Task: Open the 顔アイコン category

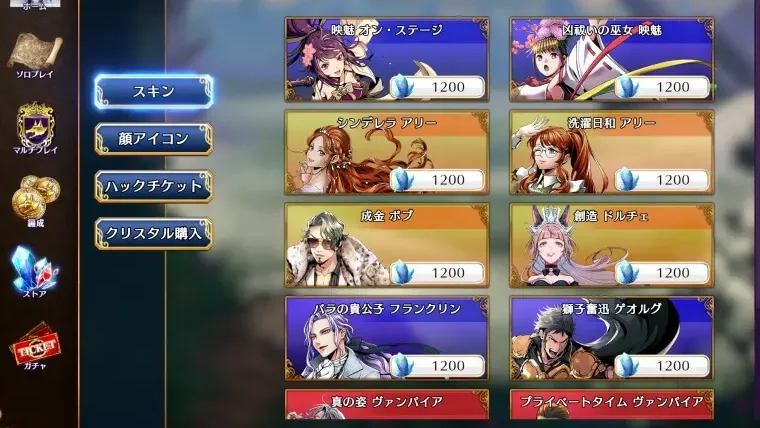Action: click(153, 138)
